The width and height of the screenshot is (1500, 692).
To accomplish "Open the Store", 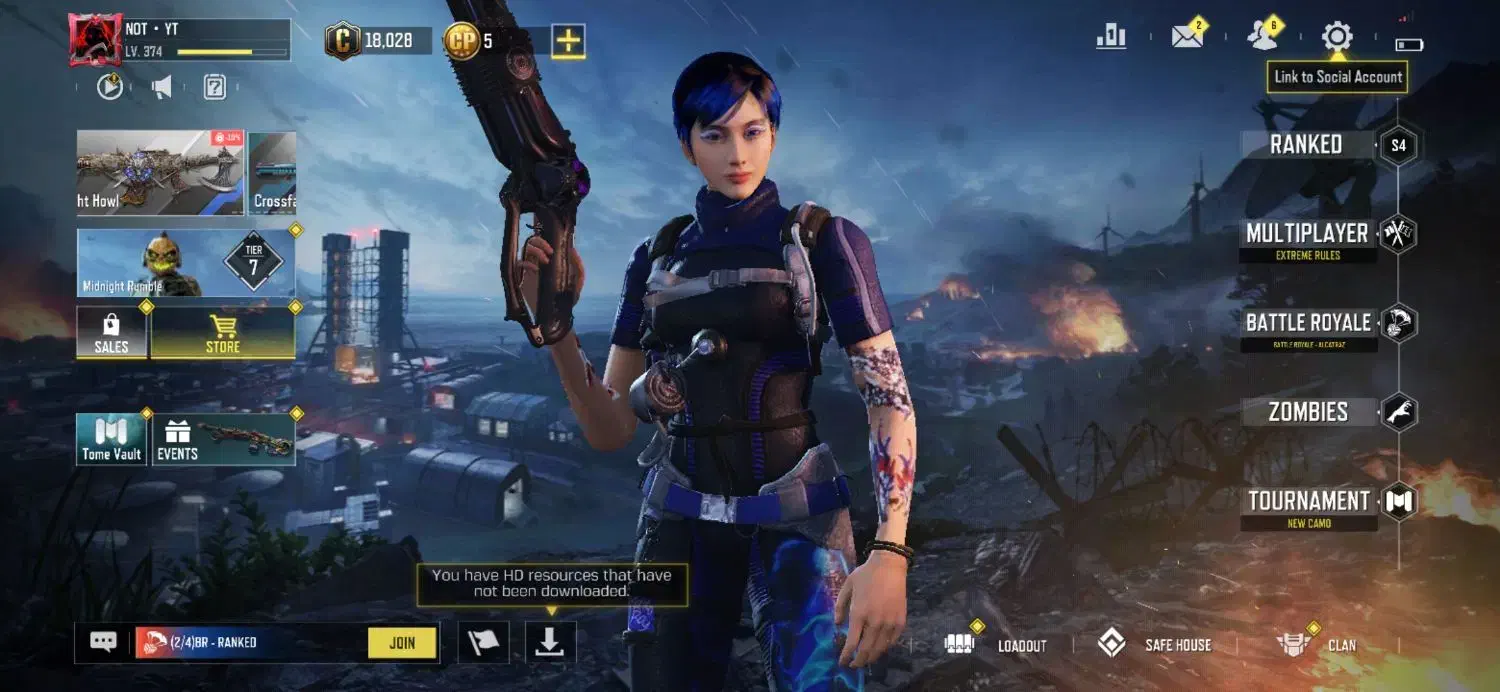I will tap(222, 333).
